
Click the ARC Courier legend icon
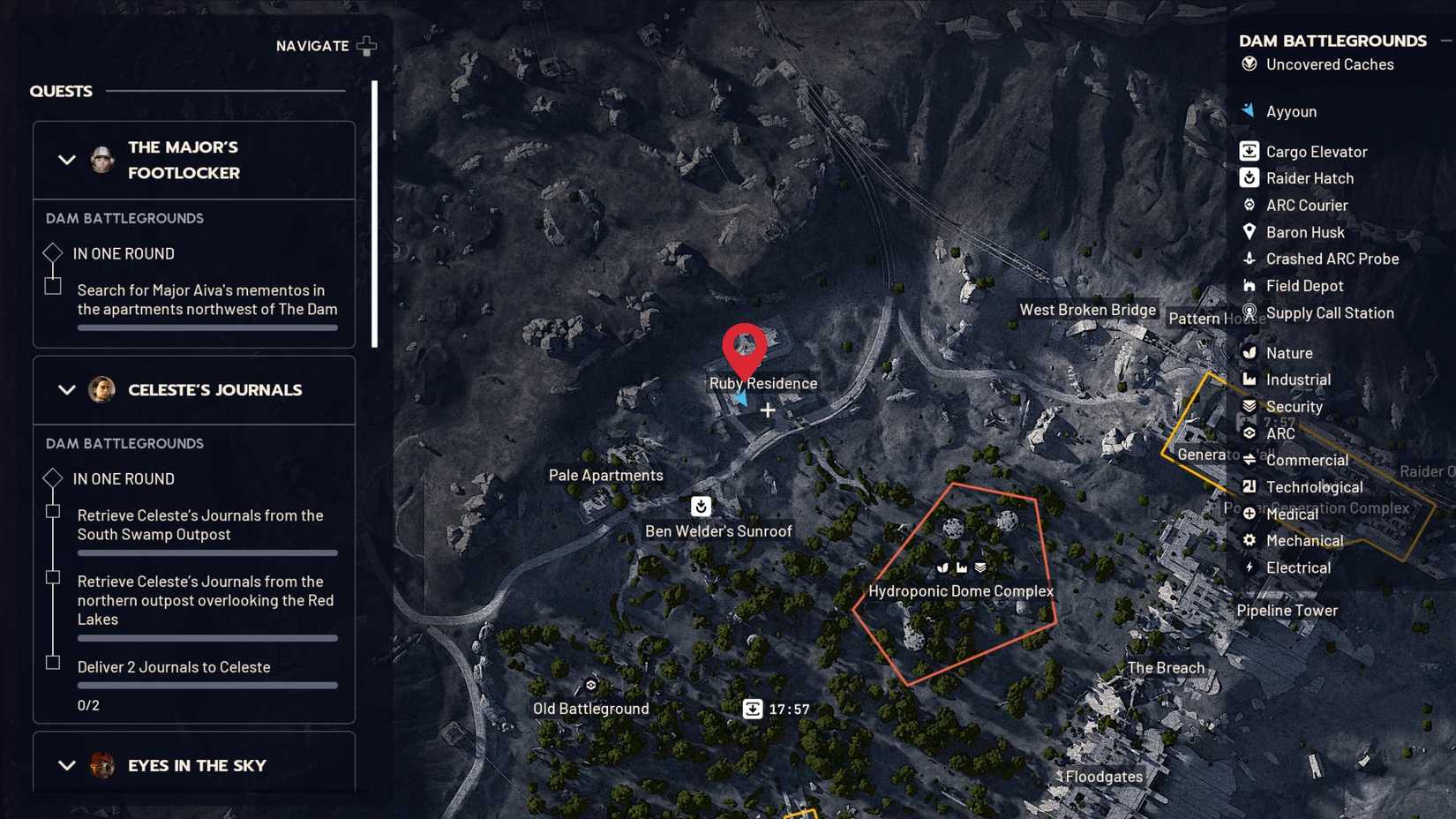[x=1249, y=205]
